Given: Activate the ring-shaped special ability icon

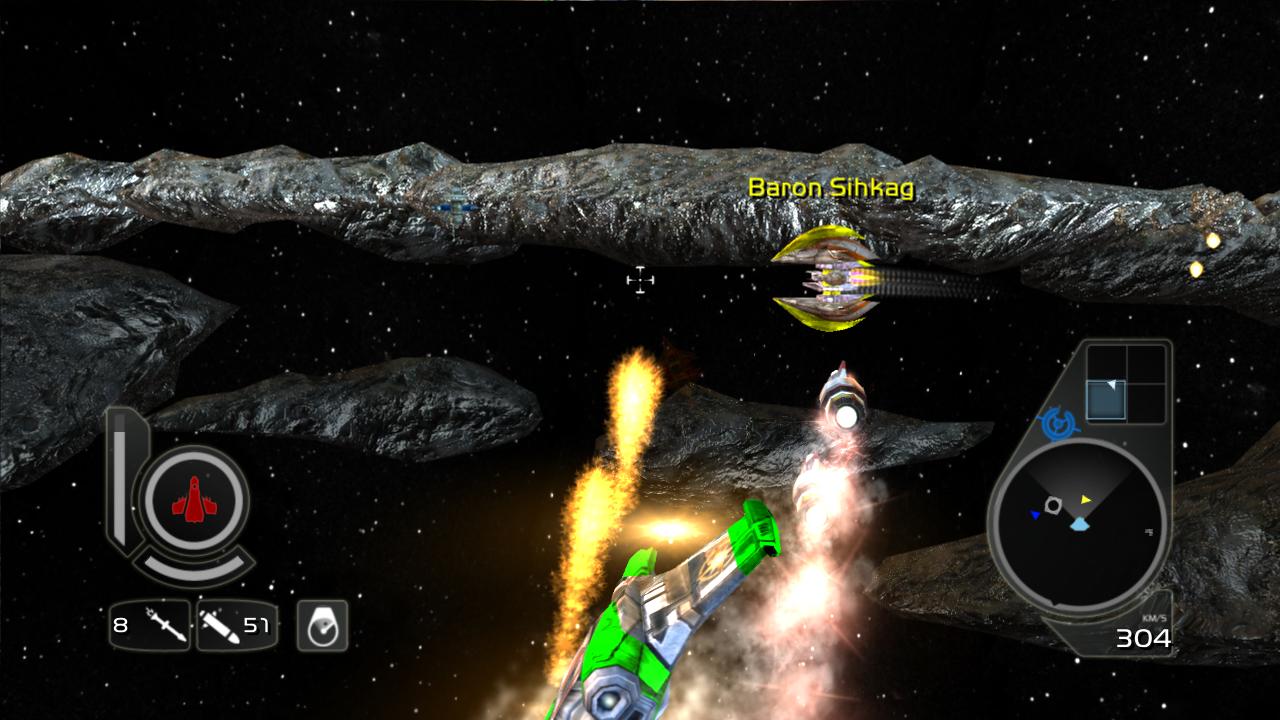Looking at the screenshot, I should pyautogui.click(x=322, y=626).
